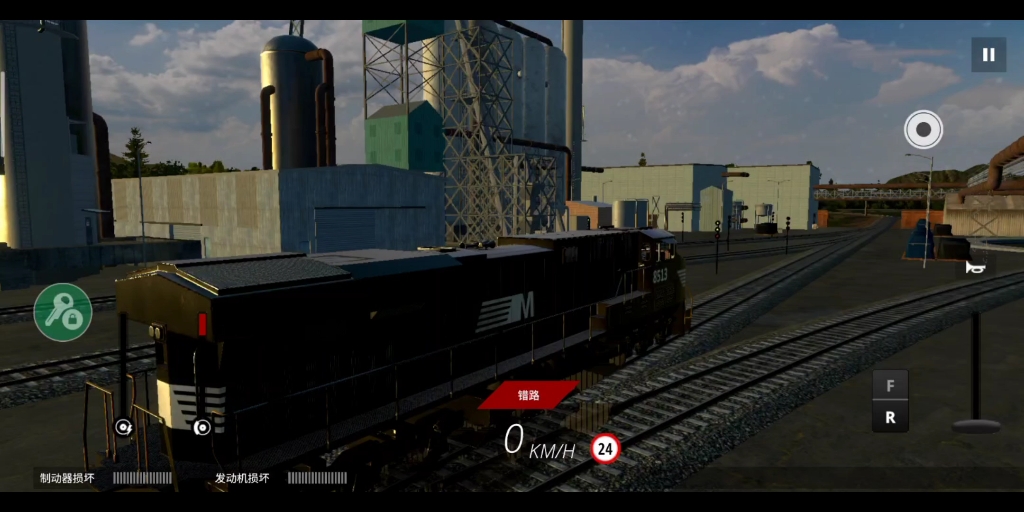This screenshot has width=1024, height=512.
Task: Pause the game with the pause button
Action: click(988, 54)
